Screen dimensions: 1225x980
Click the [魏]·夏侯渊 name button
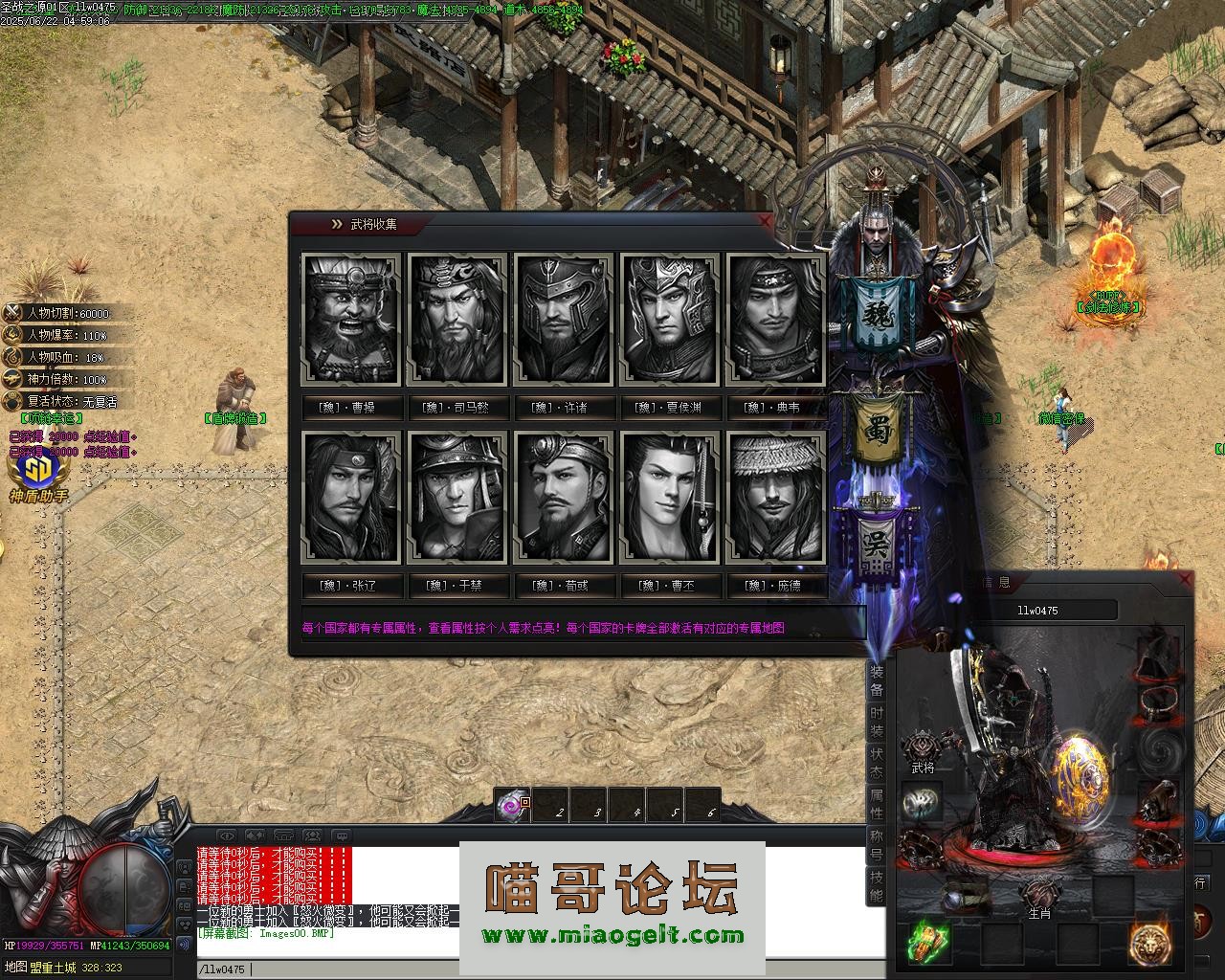tap(669, 408)
